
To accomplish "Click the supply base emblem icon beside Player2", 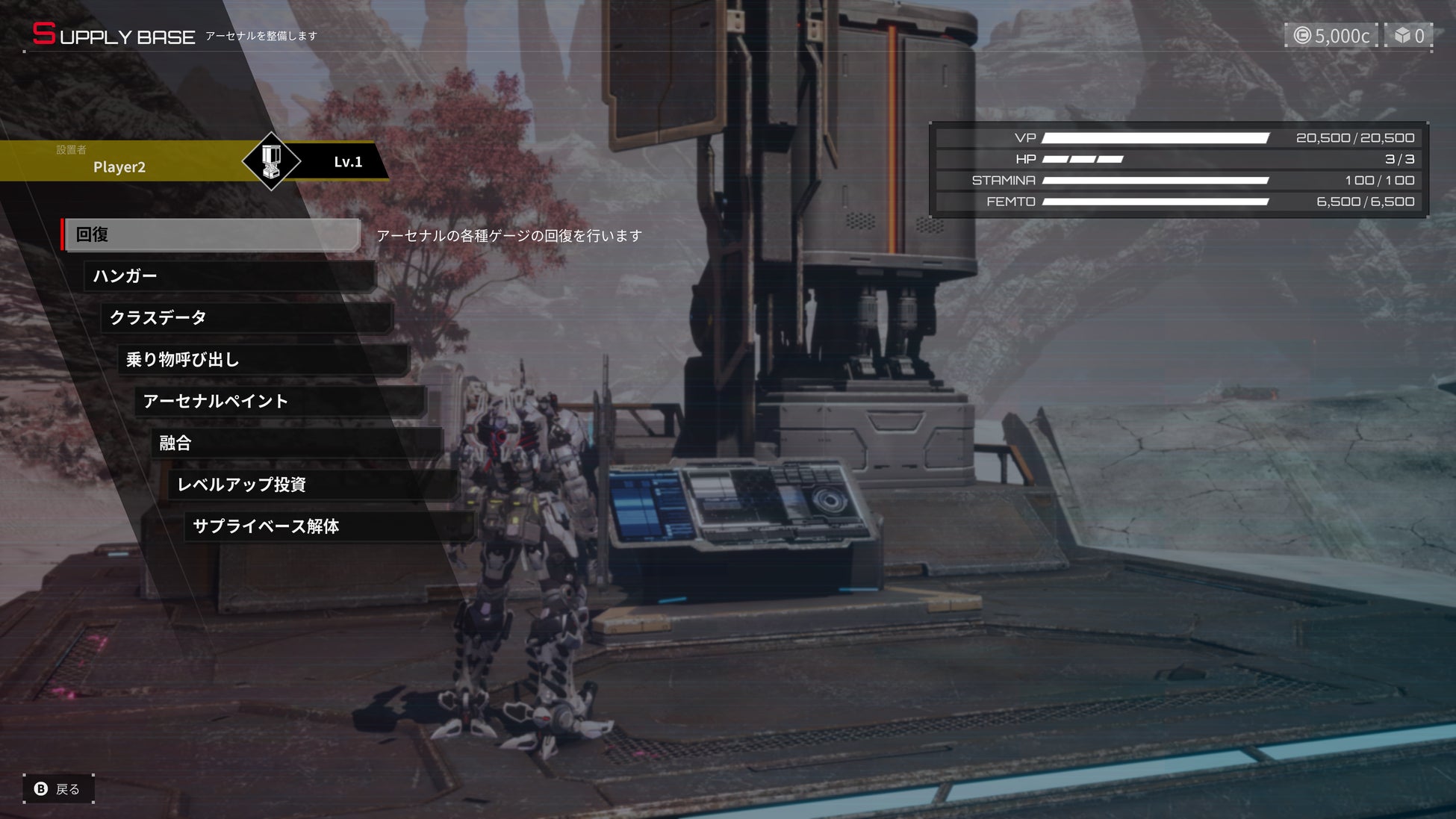I will [271, 161].
